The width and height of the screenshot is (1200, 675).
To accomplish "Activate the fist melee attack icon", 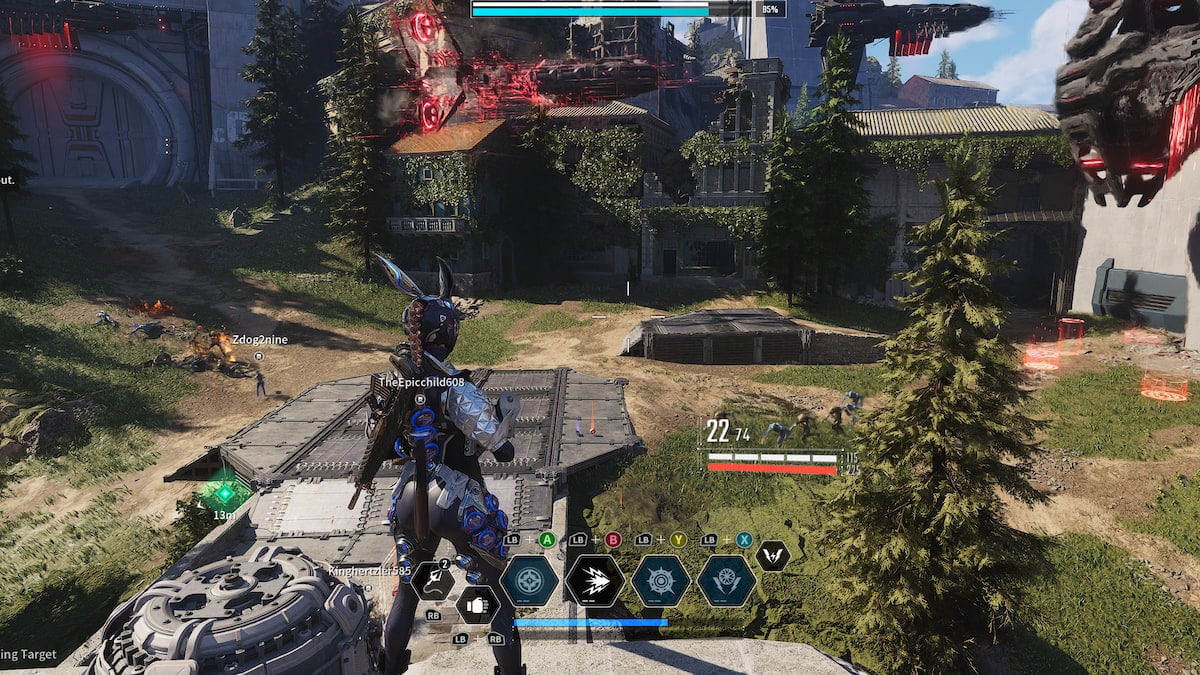I will coord(476,605).
